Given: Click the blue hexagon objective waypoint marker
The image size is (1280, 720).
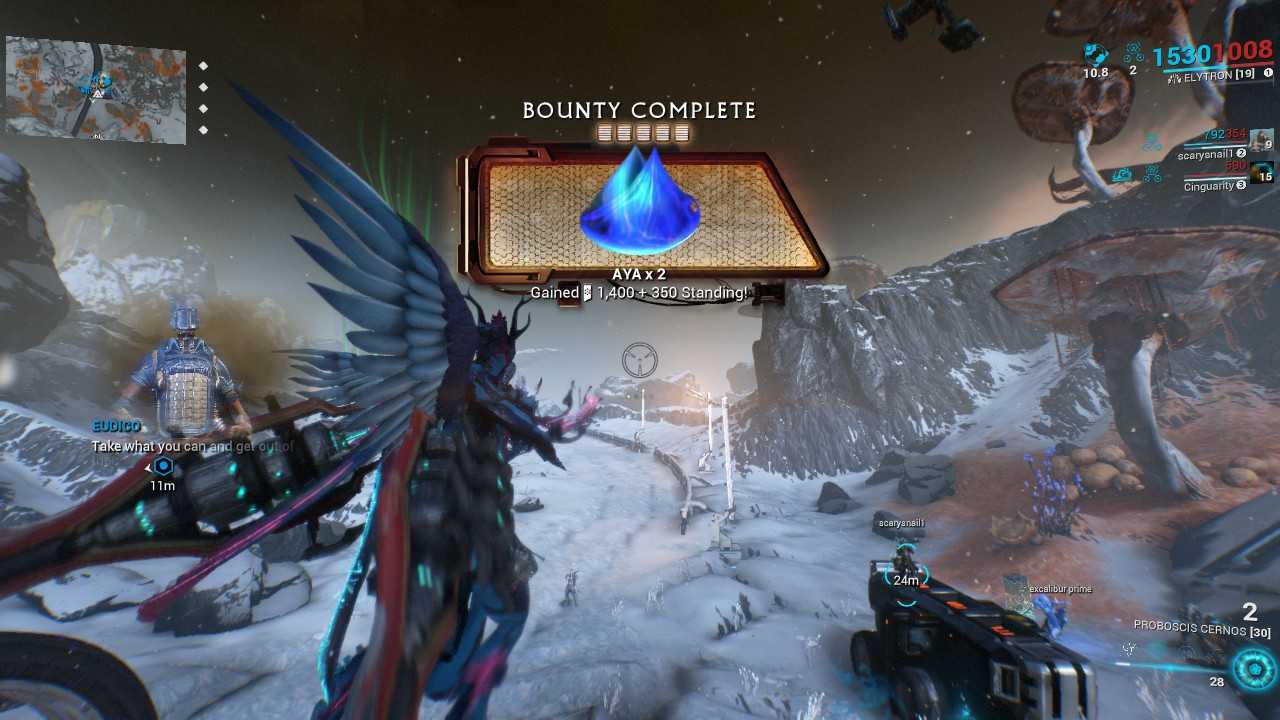Looking at the screenshot, I should [163, 466].
